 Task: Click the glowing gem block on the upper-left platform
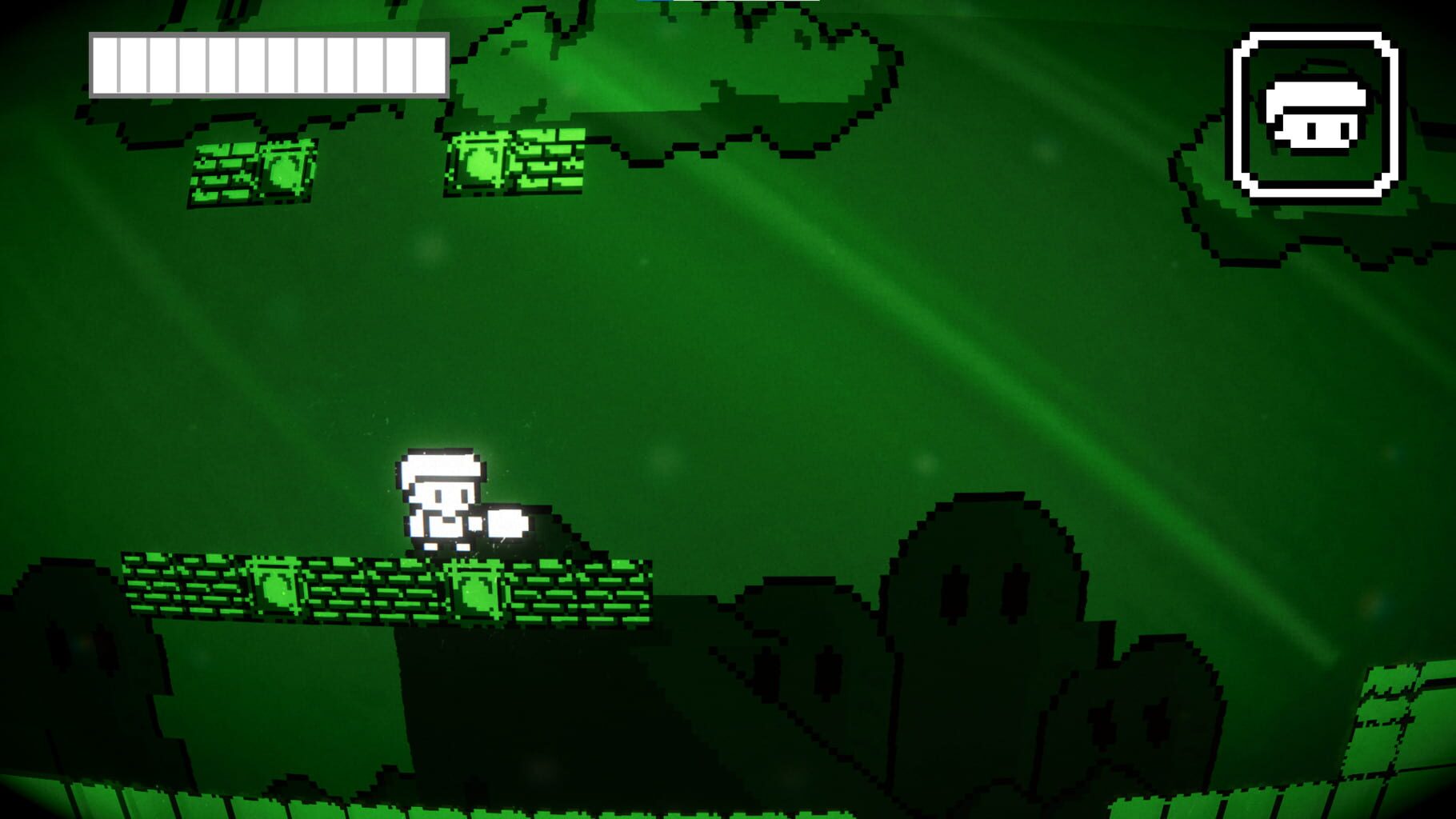click(284, 168)
